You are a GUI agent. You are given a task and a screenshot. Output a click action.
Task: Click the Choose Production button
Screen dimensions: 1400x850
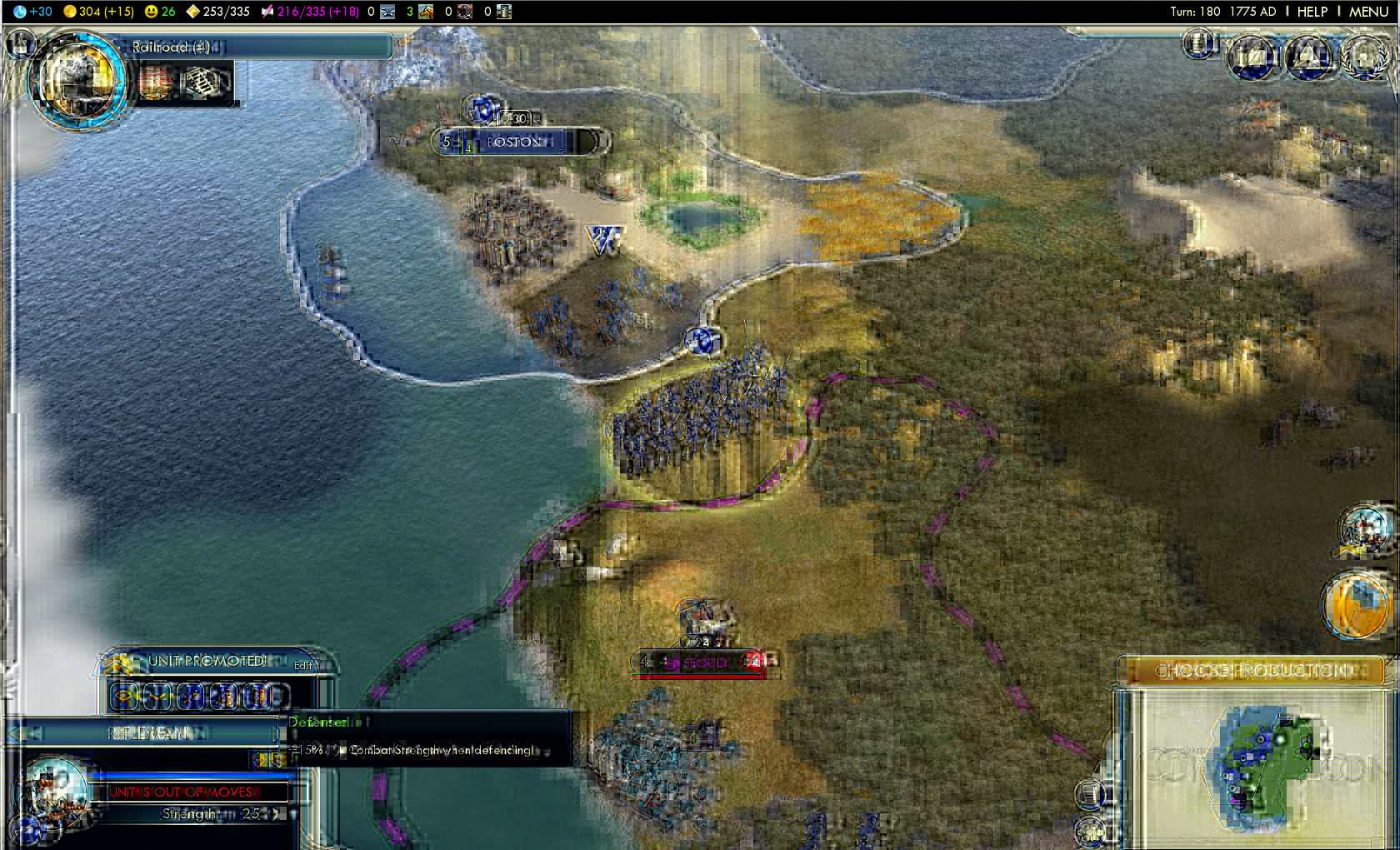pyautogui.click(x=1250, y=670)
